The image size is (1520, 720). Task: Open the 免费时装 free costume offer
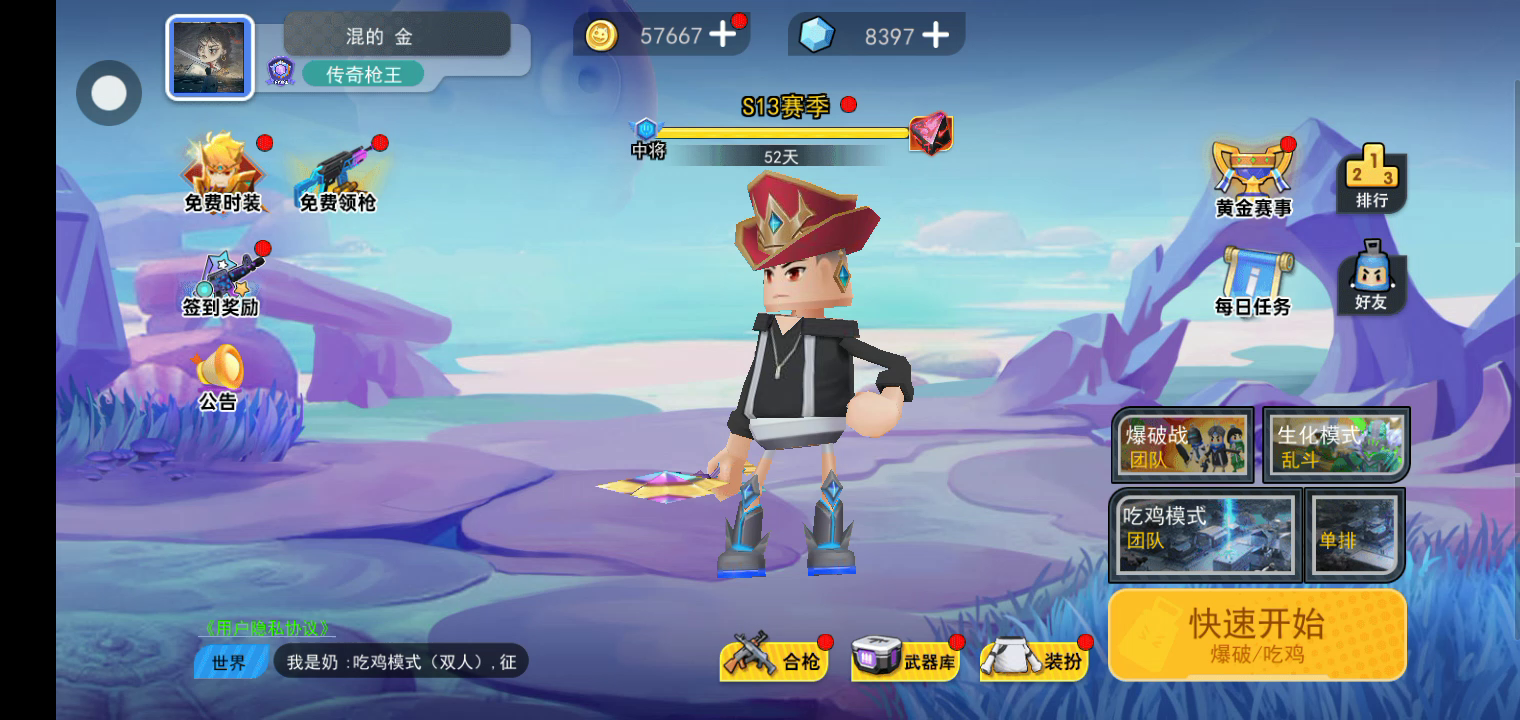pos(222,175)
